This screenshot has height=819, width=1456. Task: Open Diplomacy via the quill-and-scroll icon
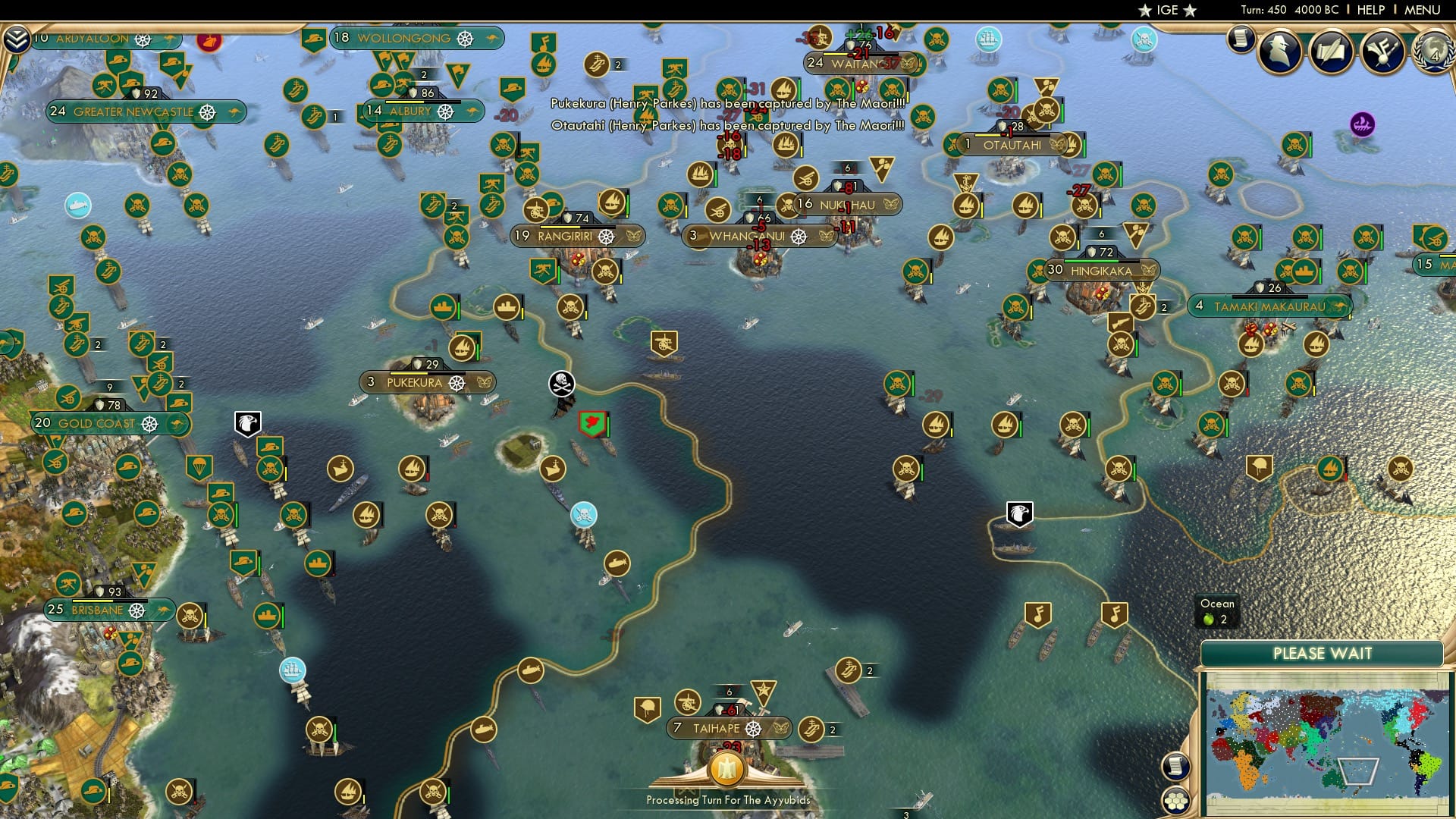[x=1332, y=52]
